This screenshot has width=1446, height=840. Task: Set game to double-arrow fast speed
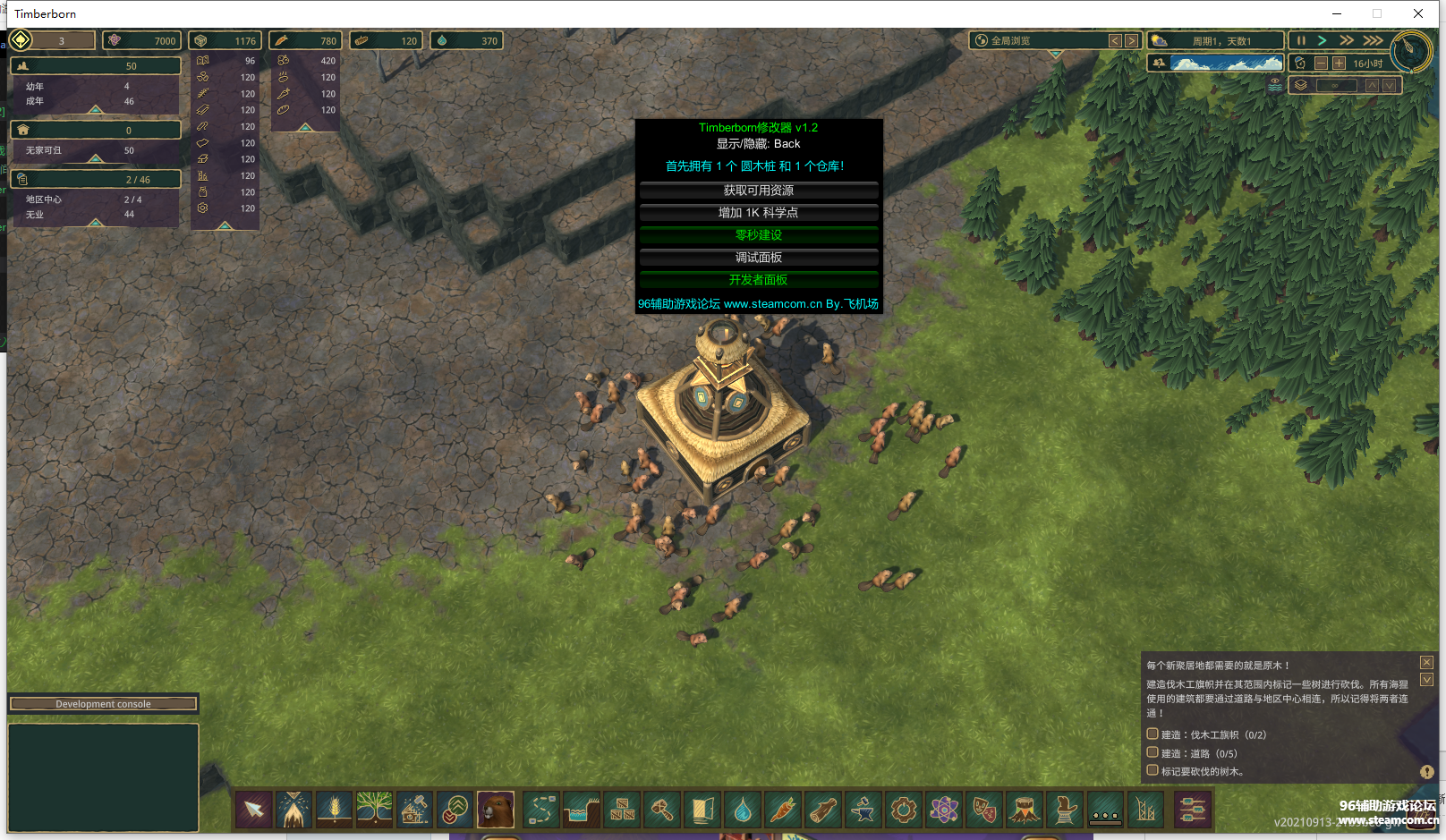tap(1346, 40)
